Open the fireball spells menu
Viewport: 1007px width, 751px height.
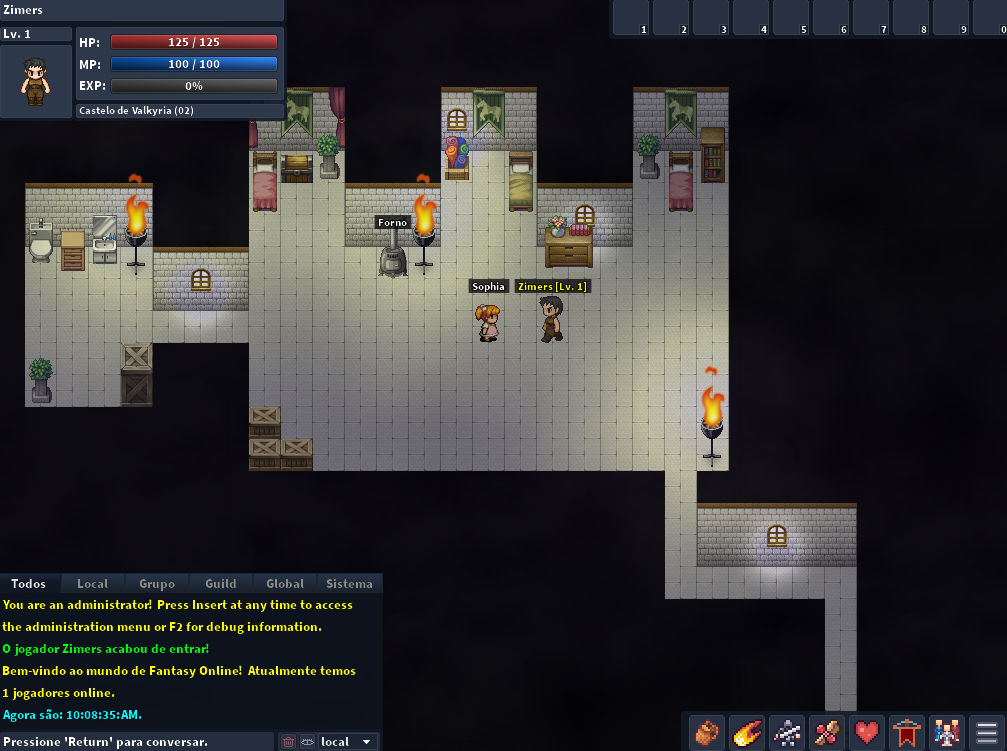747,733
